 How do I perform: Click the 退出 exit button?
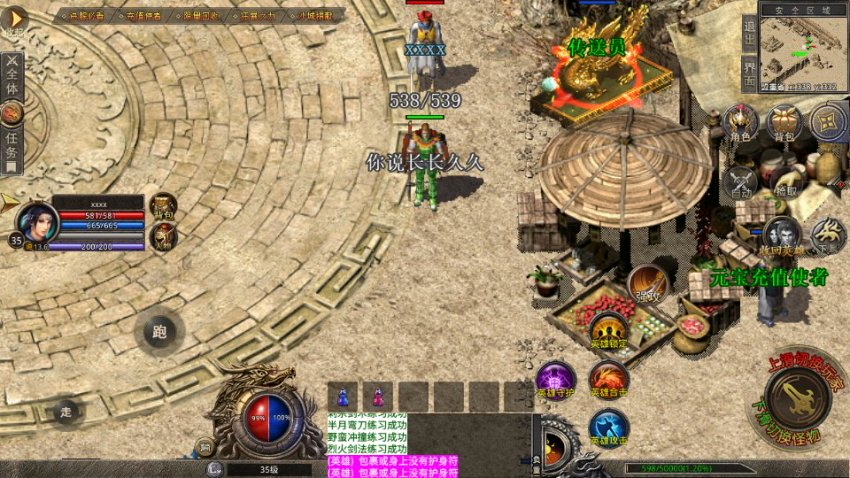point(750,29)
